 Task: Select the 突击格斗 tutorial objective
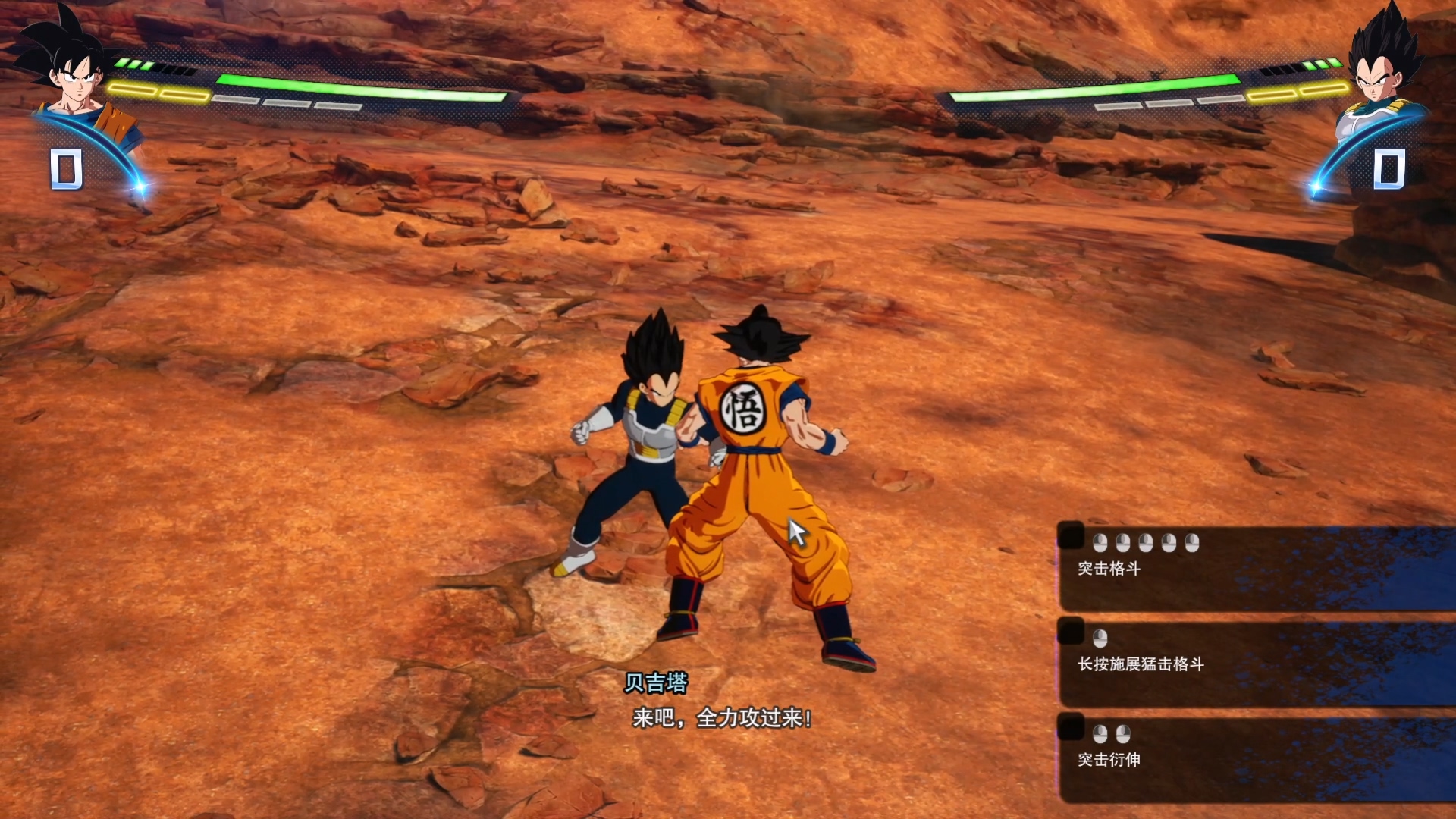(x=1109, y=568)
